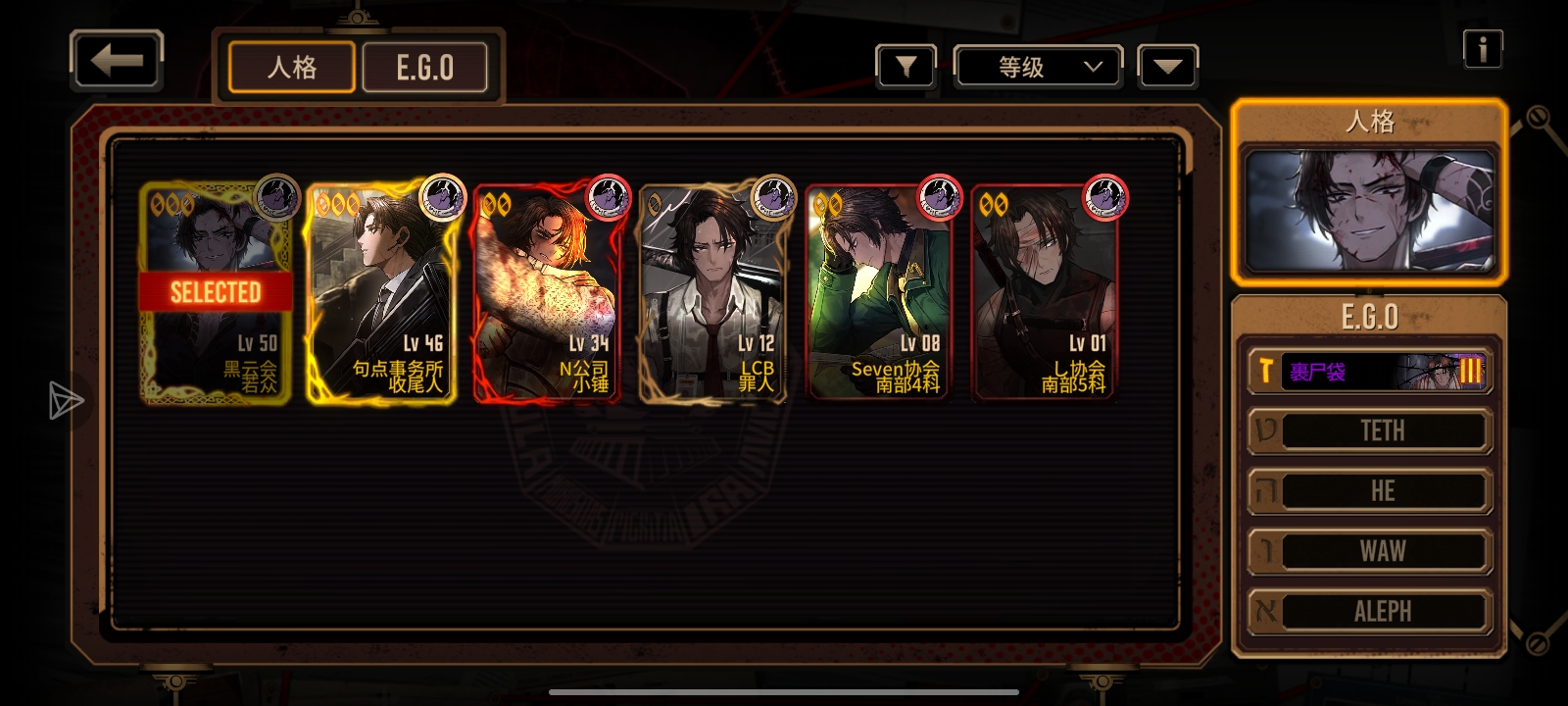This screenshot has width=1568, height=706.
Task: Go back with the arrow button
Action: coord(117,61)
